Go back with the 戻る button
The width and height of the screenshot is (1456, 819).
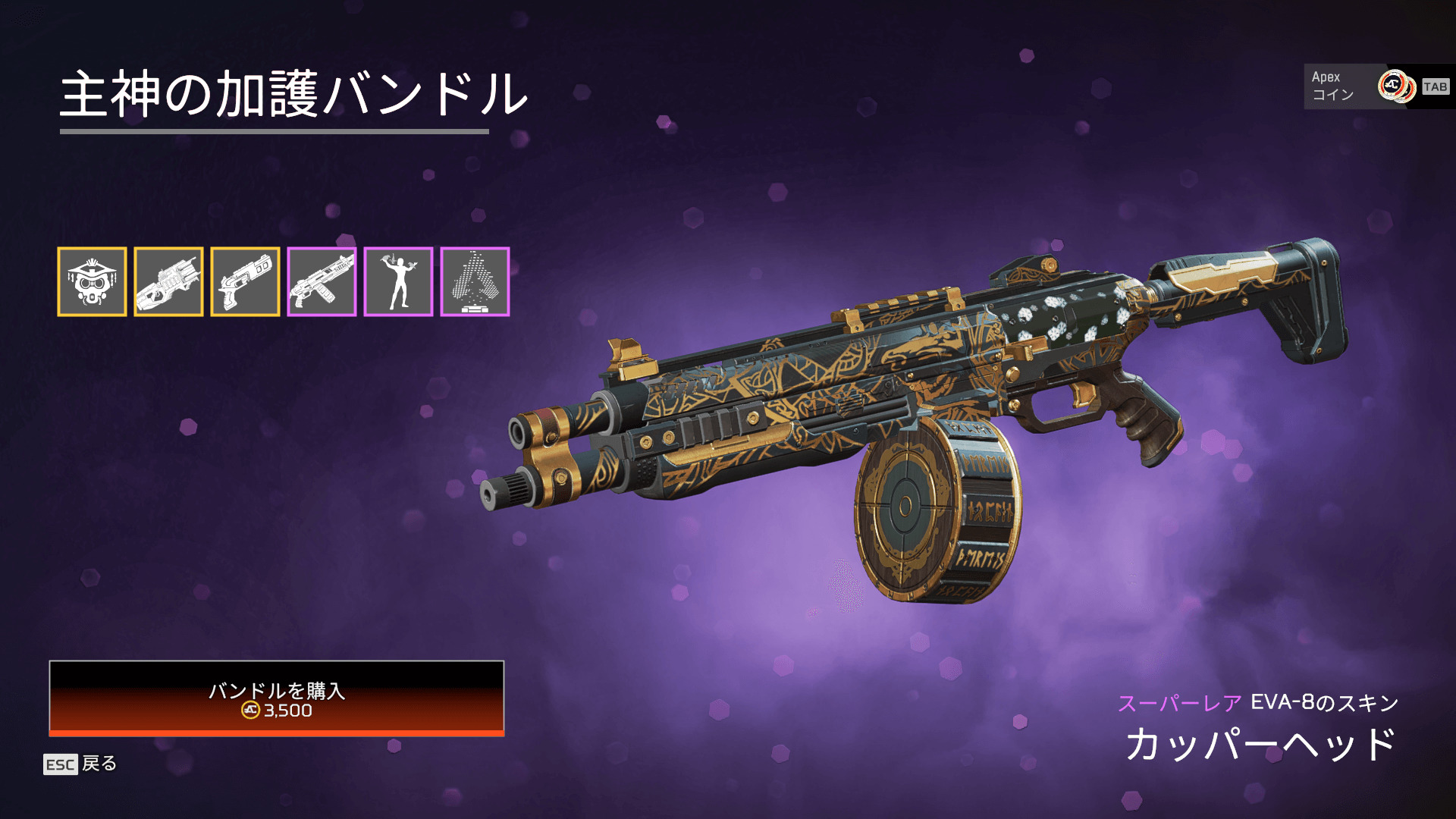[80, 764]
